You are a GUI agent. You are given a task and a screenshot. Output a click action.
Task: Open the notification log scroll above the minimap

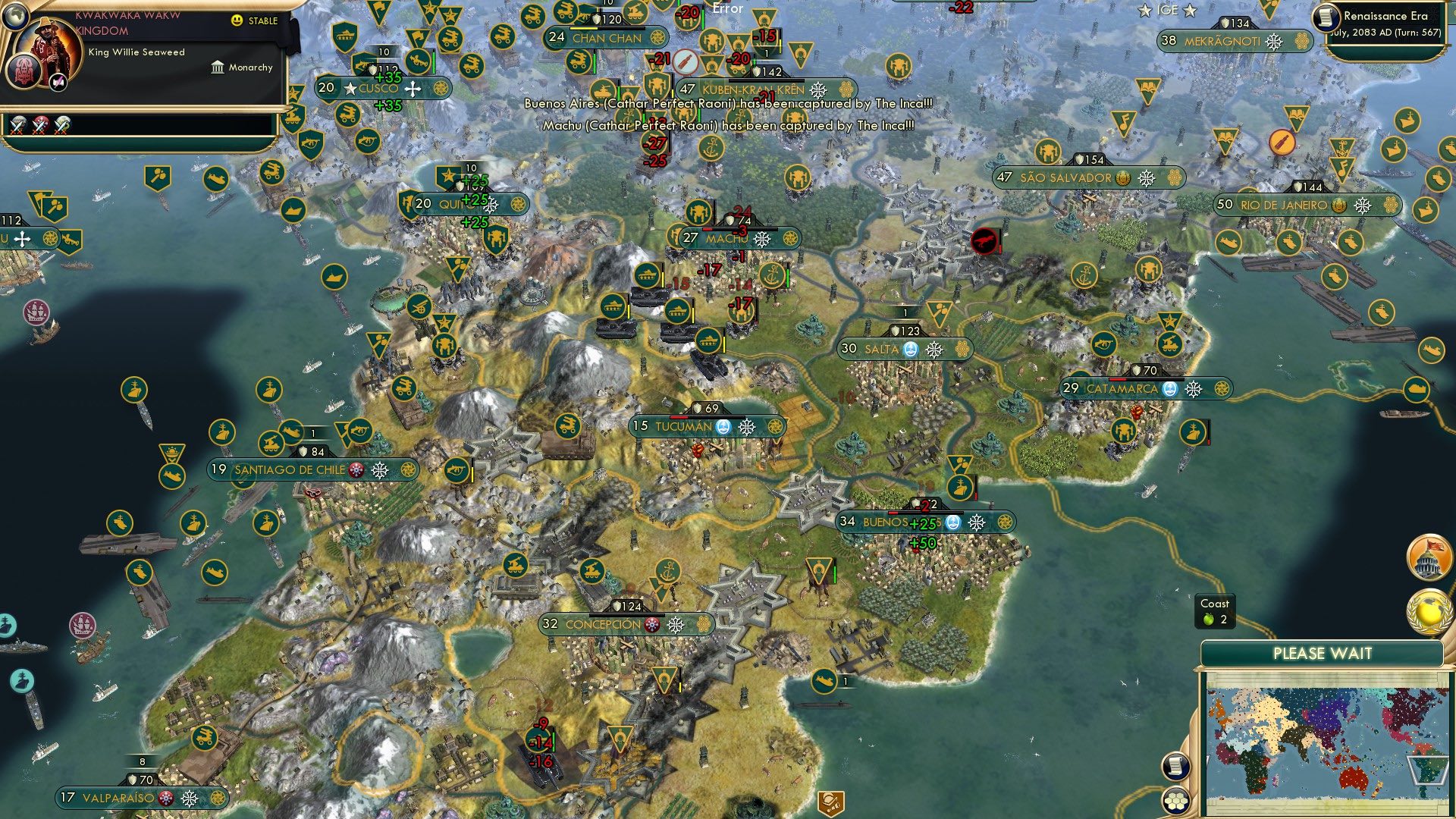pyautogui.click(x=1175, y=766)
